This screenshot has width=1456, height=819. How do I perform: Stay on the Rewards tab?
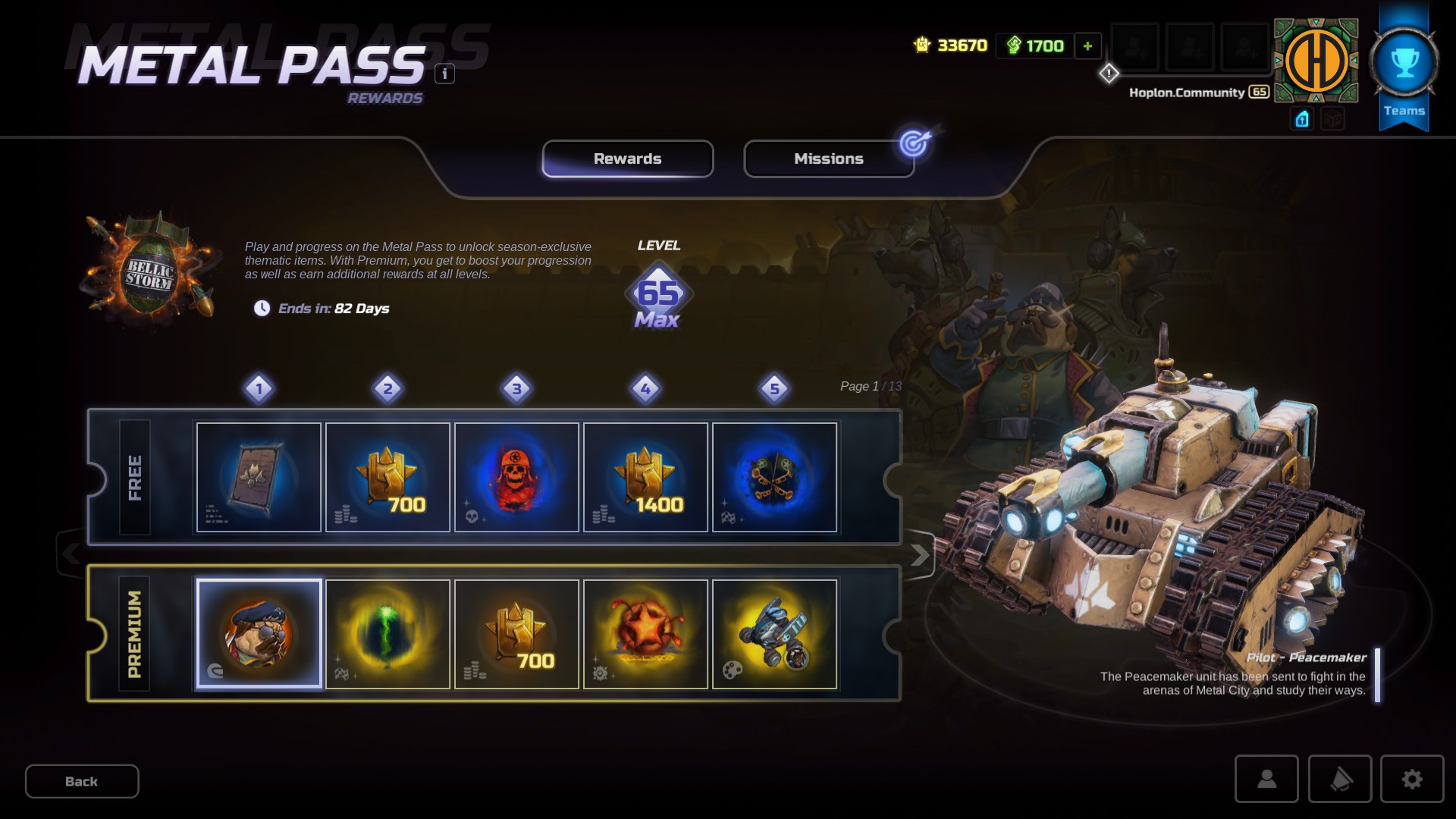pyautogui.click(x=627, y=158)
